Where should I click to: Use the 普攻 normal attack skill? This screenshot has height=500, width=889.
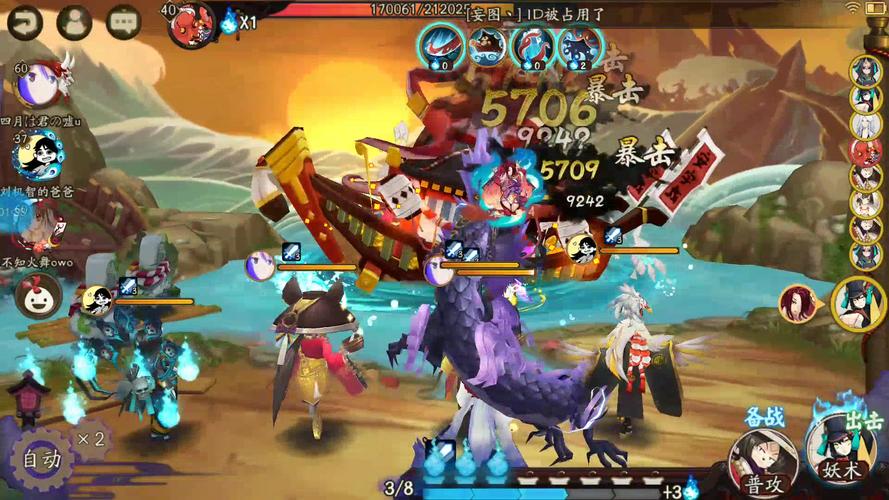[x=762, y=460]
